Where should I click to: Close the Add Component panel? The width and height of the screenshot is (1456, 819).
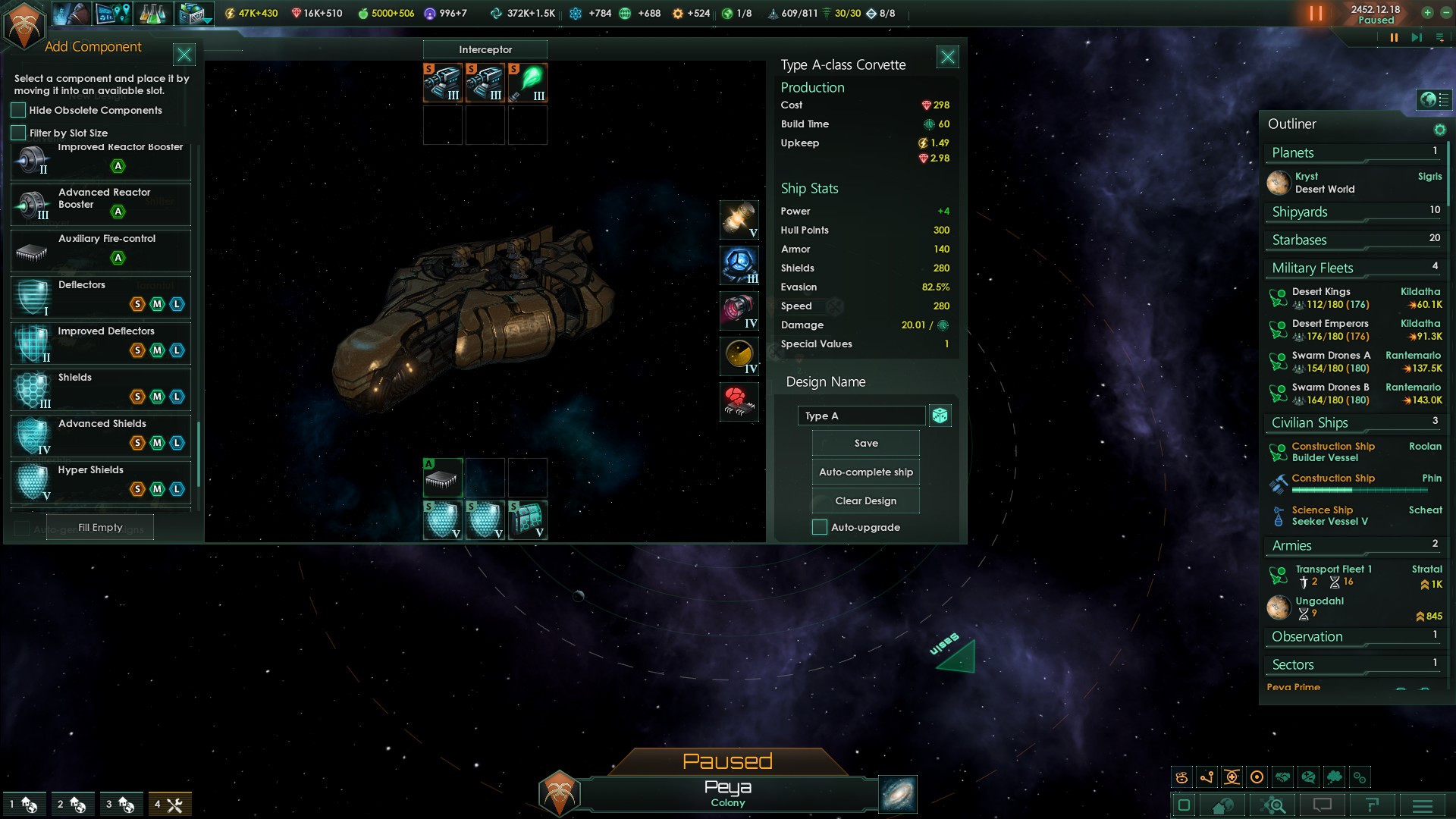coord(184,55)
